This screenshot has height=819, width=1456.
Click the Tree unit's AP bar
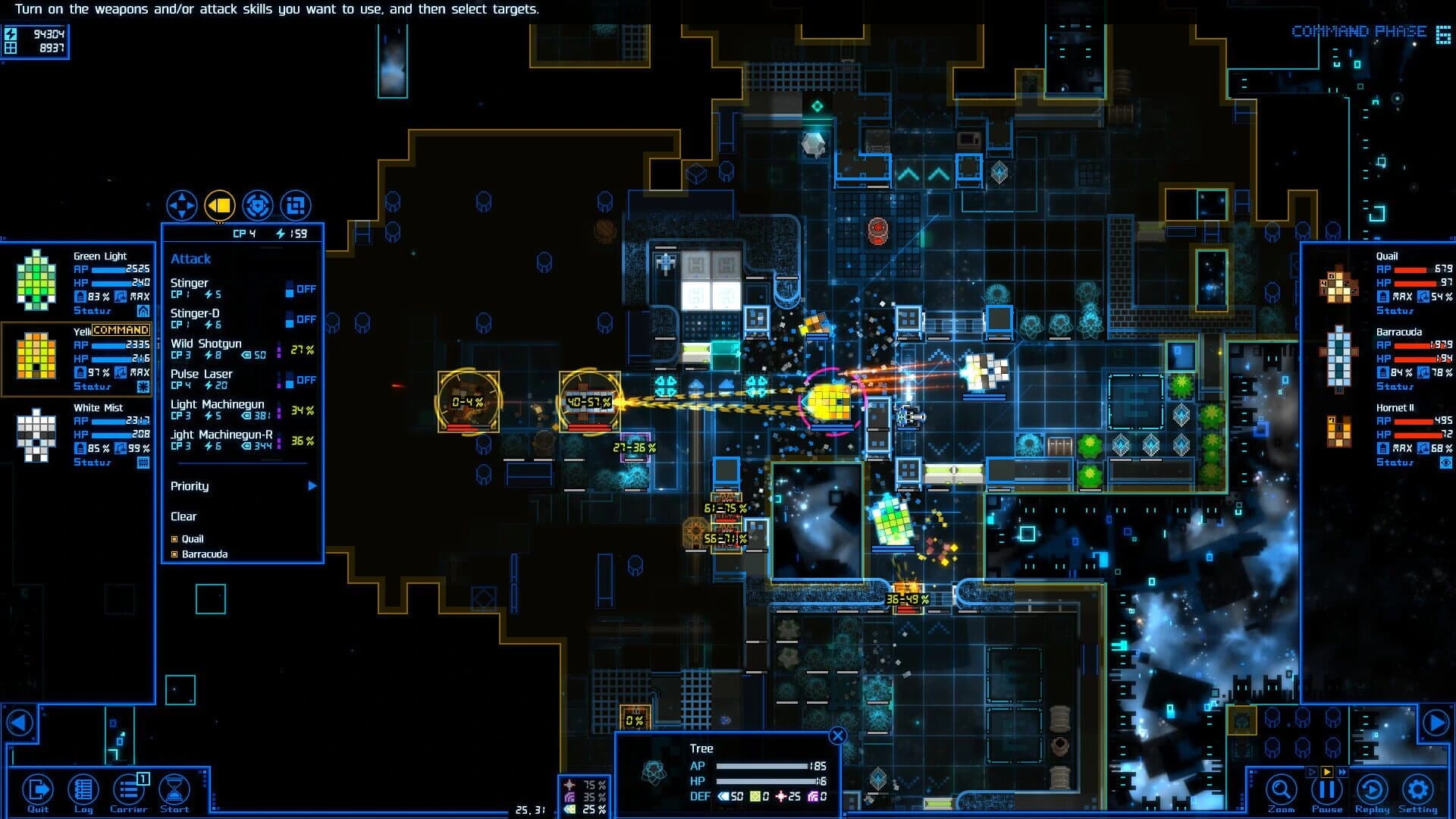tap(762, 765)
